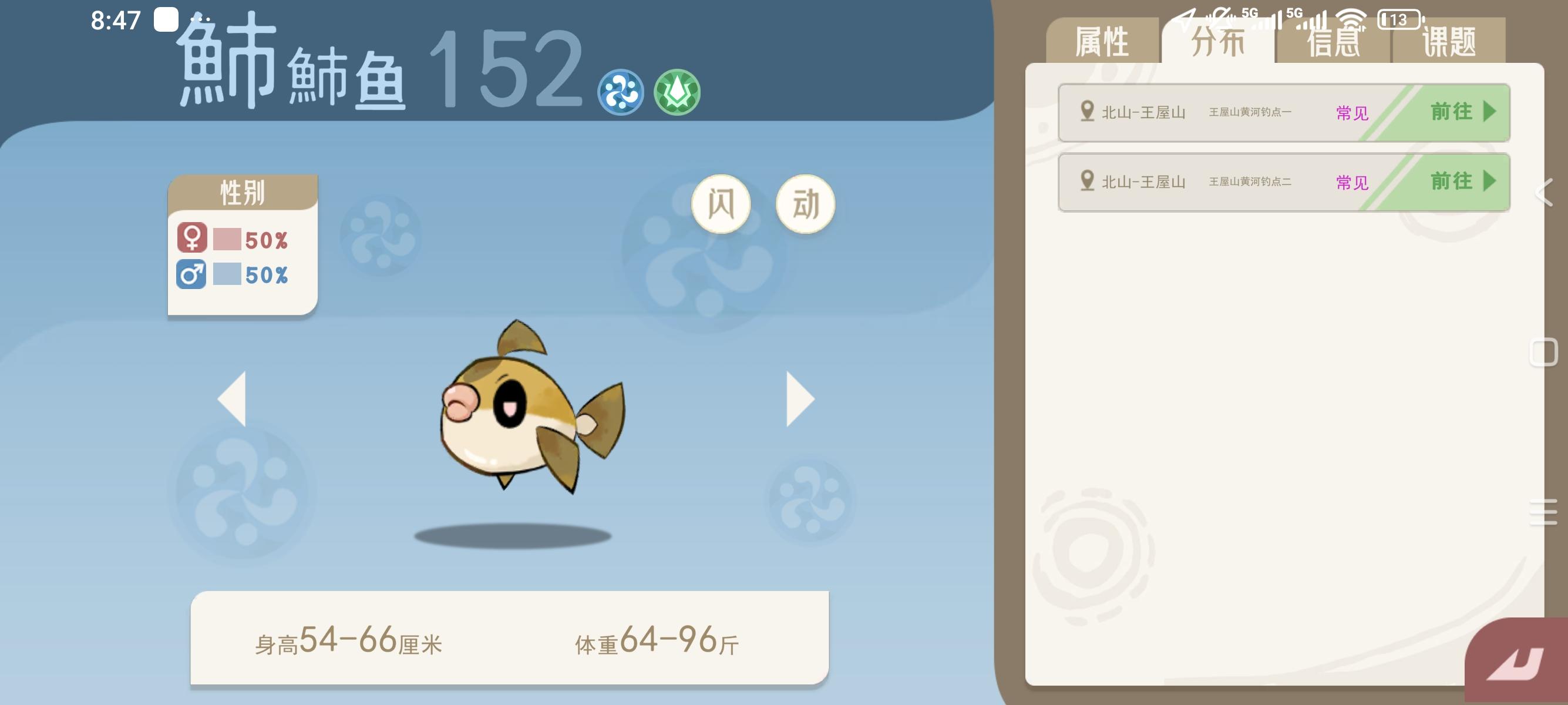
Task: Click the location pin icon for 王屋山黄河钓点二
Action: click(1088, 181)
